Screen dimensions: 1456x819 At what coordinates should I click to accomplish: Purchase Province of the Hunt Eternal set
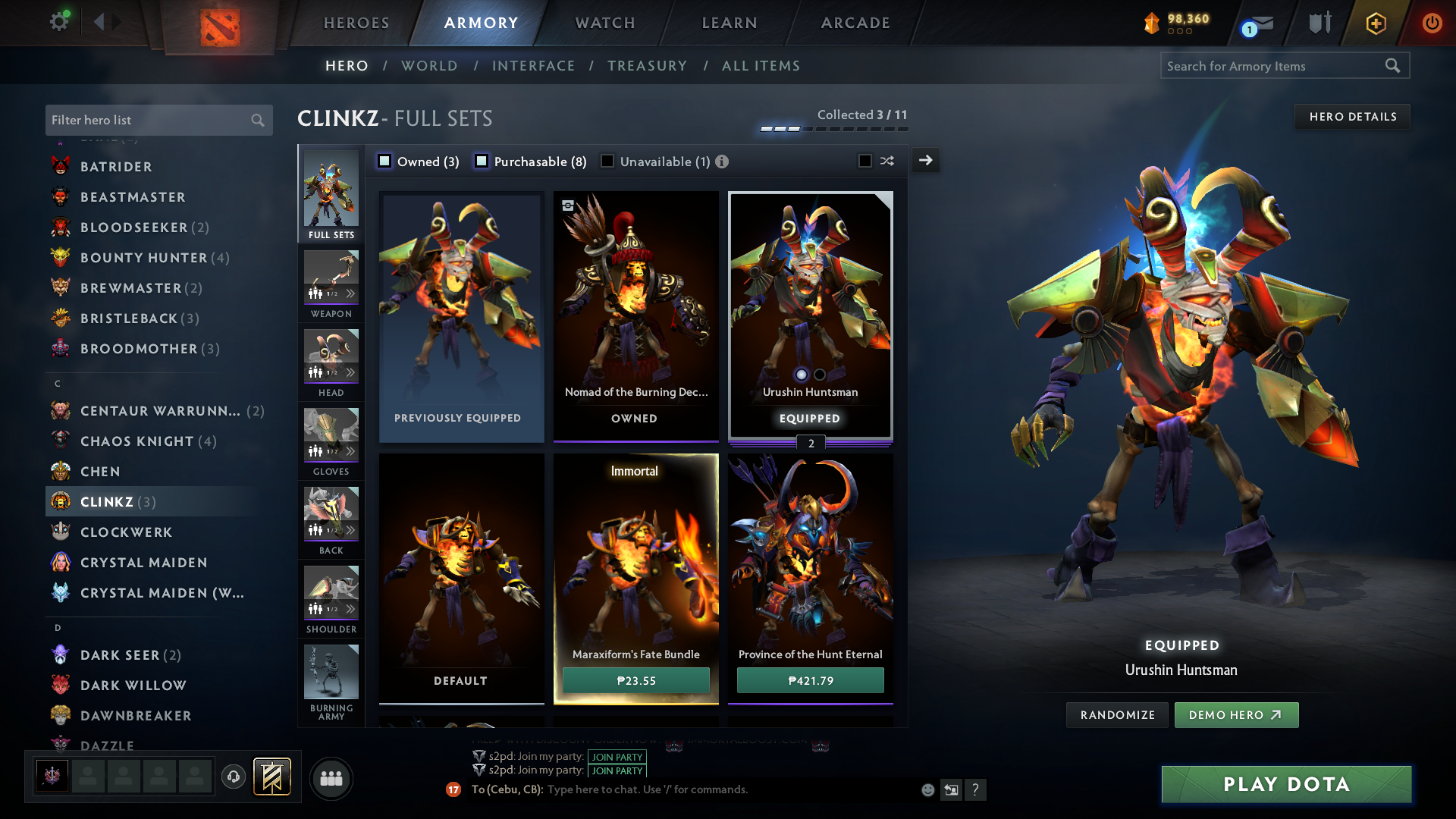coord(810,680)
